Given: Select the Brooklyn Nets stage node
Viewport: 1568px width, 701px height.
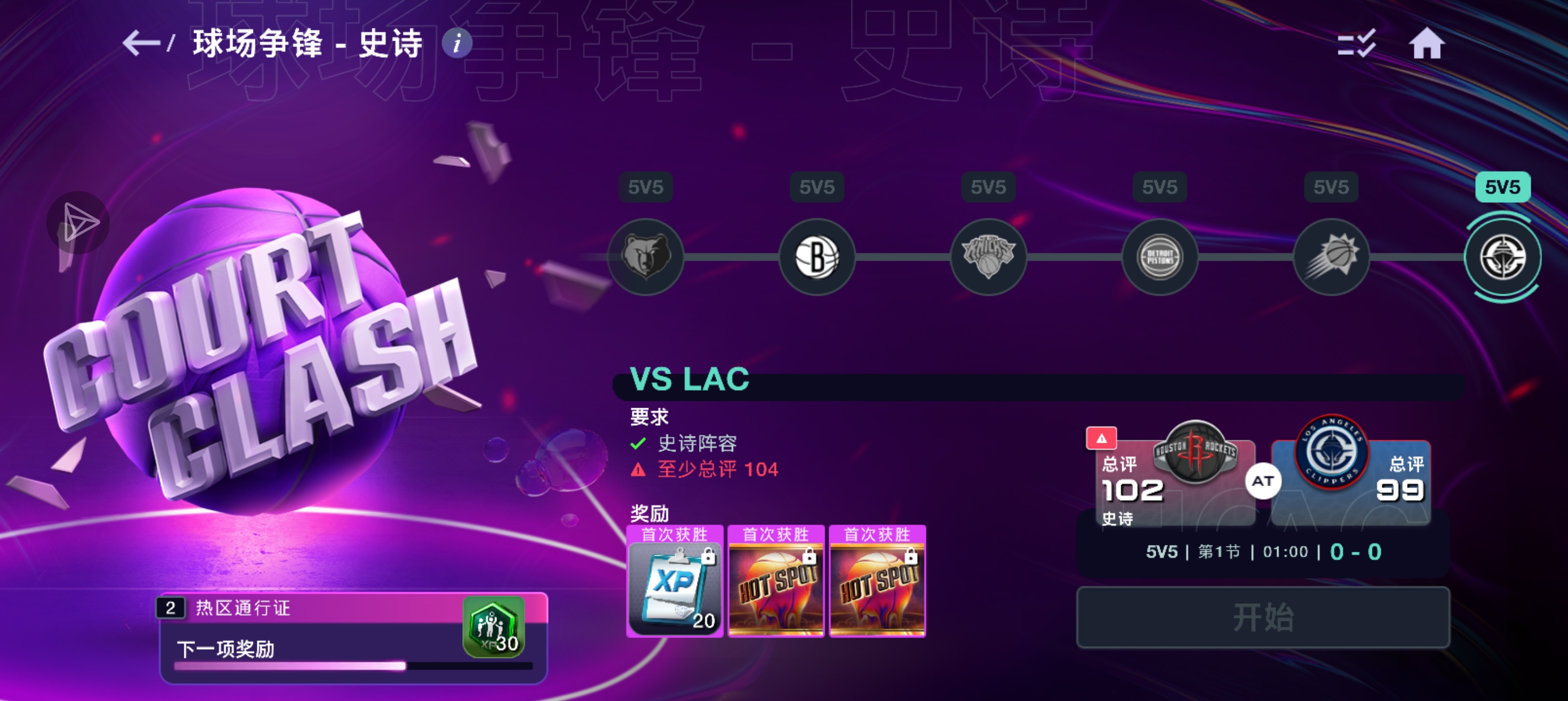Looking at the screenshot, I should click(817, 256).
